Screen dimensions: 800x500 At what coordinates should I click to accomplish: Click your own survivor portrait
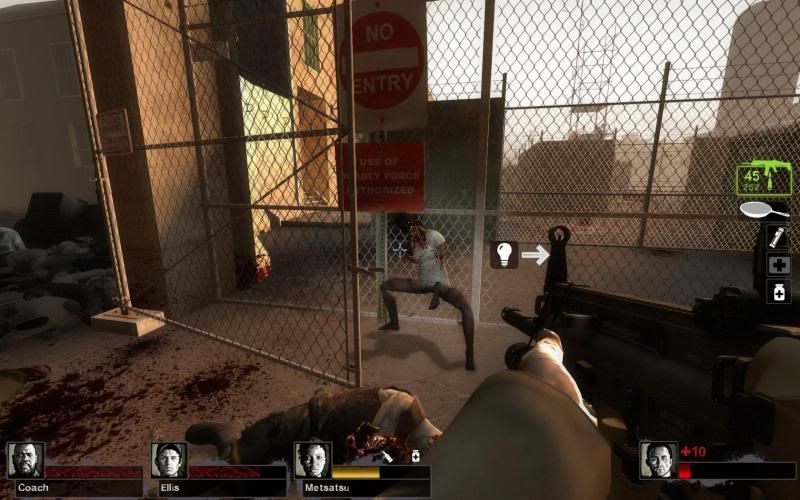(x=658, y=460)
